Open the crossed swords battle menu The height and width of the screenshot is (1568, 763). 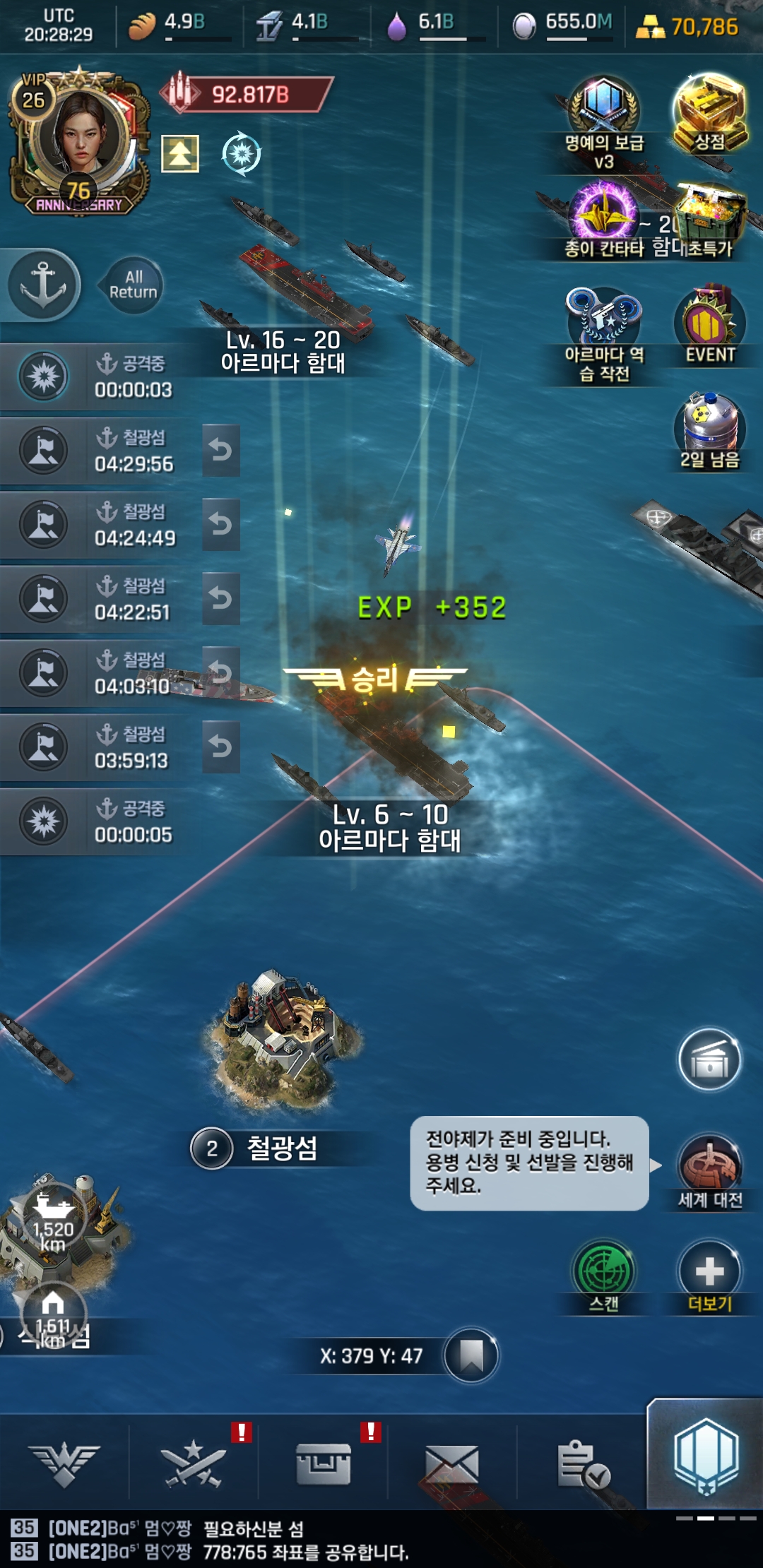point(193,1462)
